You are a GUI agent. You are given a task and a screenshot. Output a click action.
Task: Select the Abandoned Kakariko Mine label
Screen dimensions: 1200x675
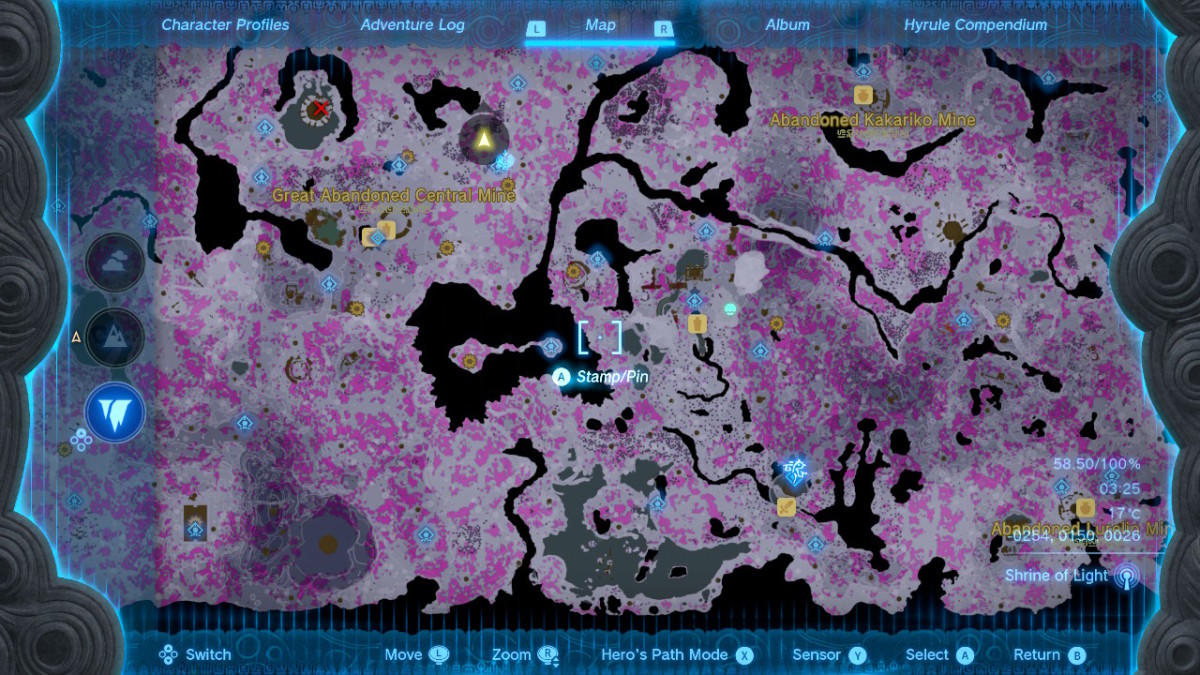tap(872, 120)
